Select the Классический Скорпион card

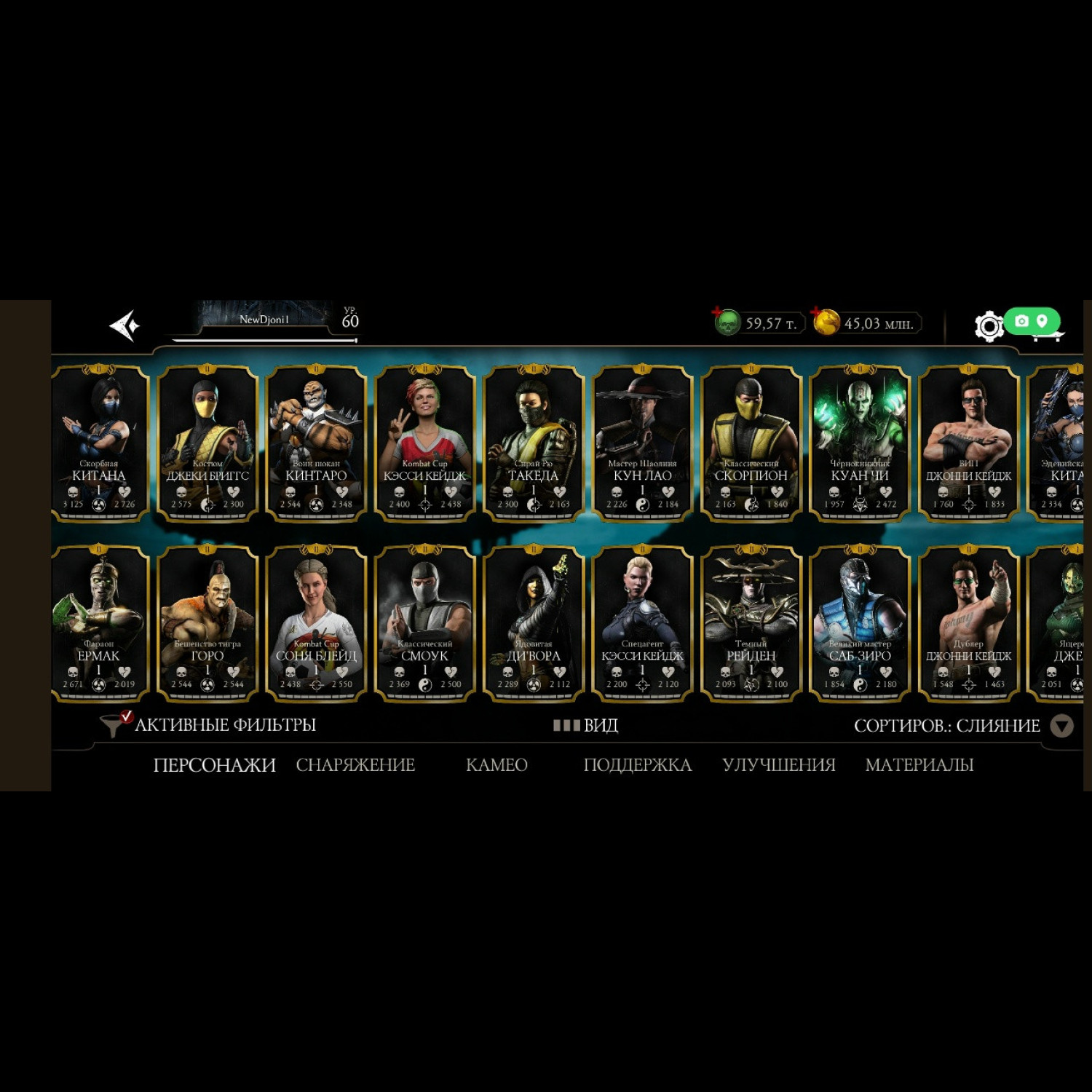pyautogui.click(x=751, y=443)
